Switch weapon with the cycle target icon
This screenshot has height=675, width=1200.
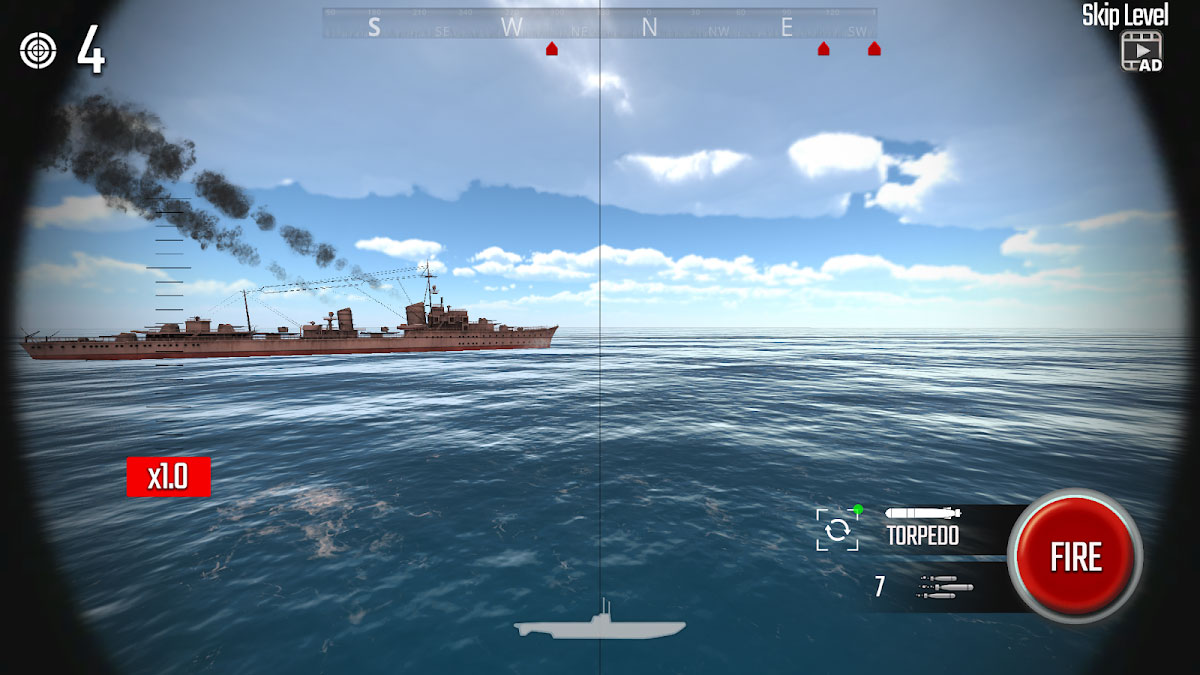click(x=837, y=529)
